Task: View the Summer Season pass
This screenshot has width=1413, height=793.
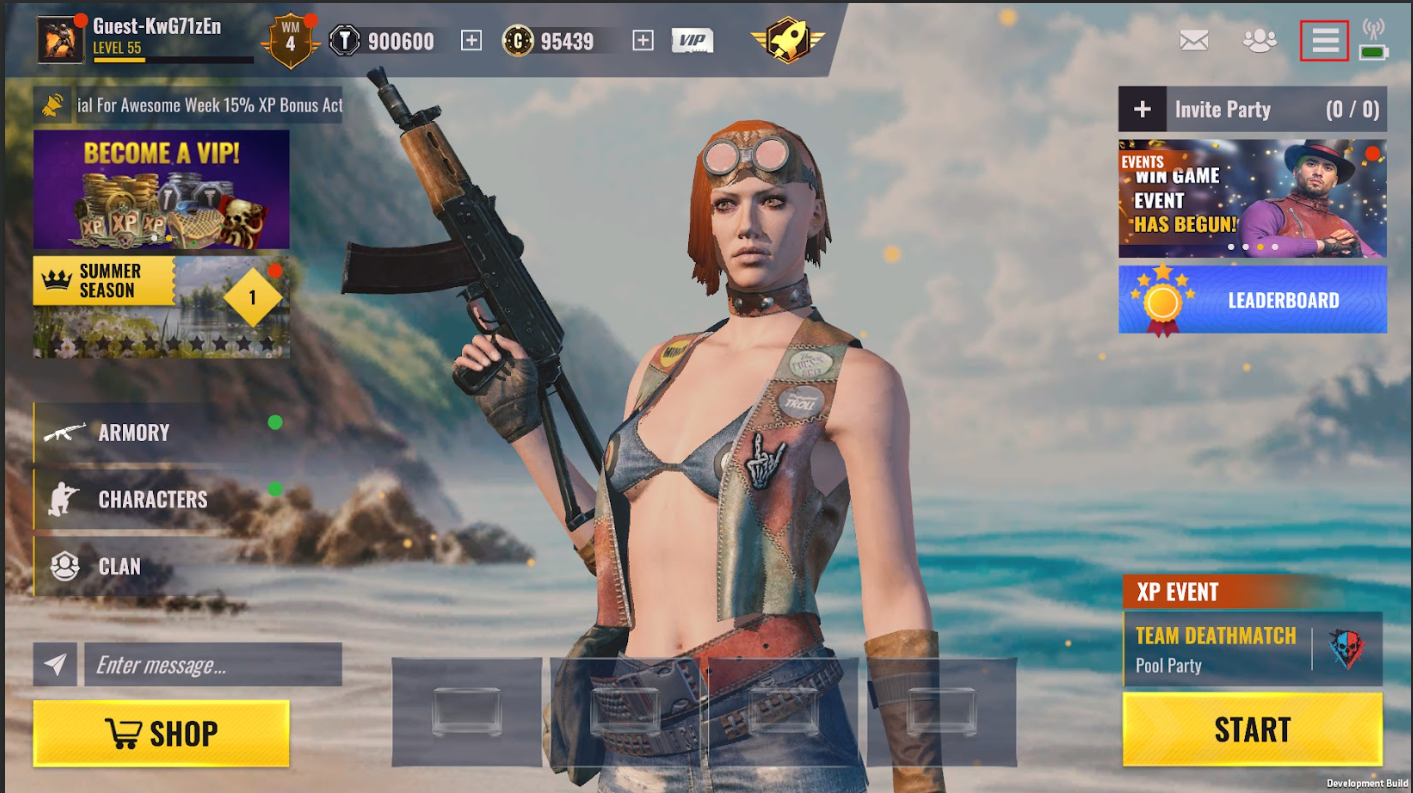Action: point(161,307)
